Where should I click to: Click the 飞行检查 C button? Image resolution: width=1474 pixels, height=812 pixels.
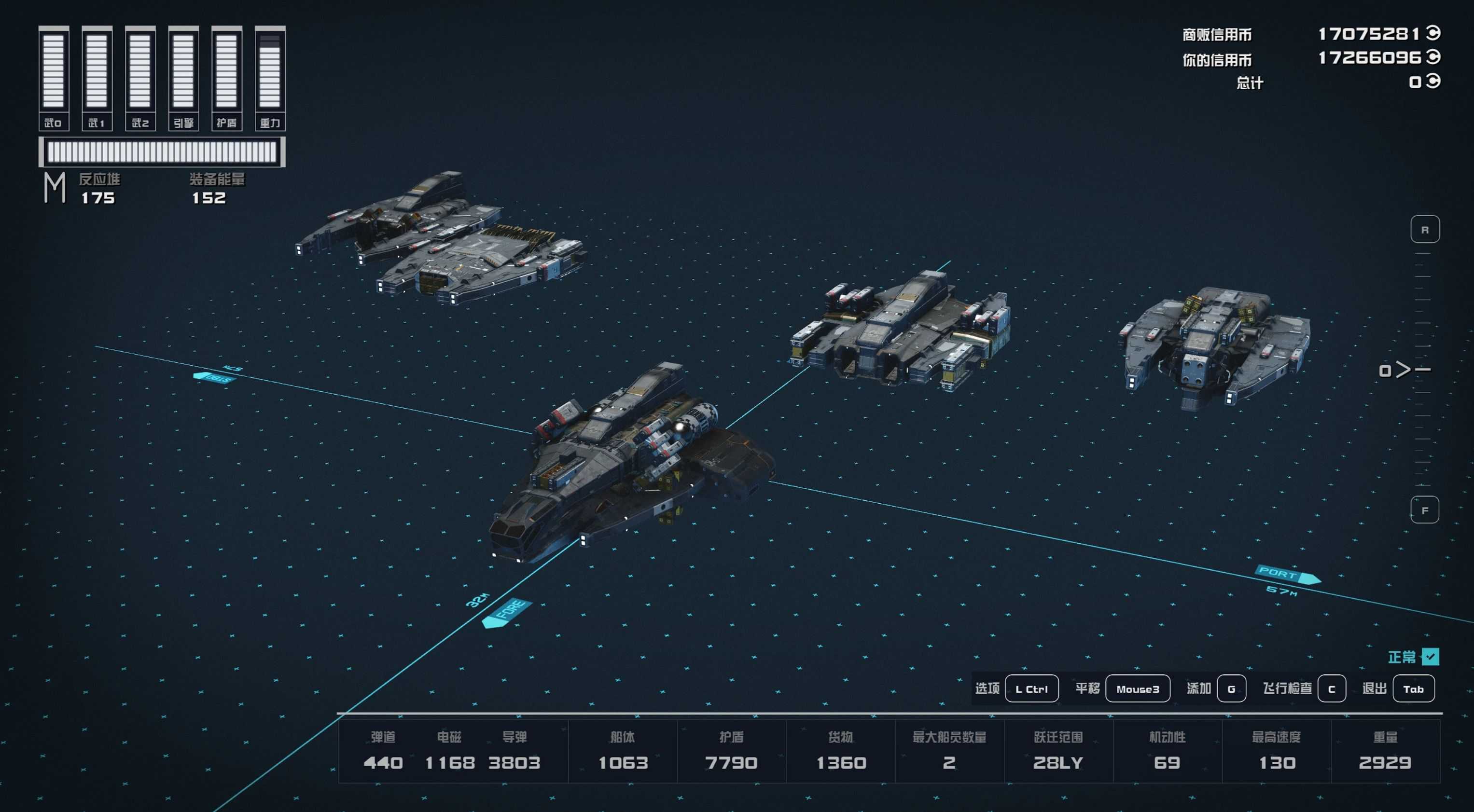pyautogui.click(x=1333, y=688)
